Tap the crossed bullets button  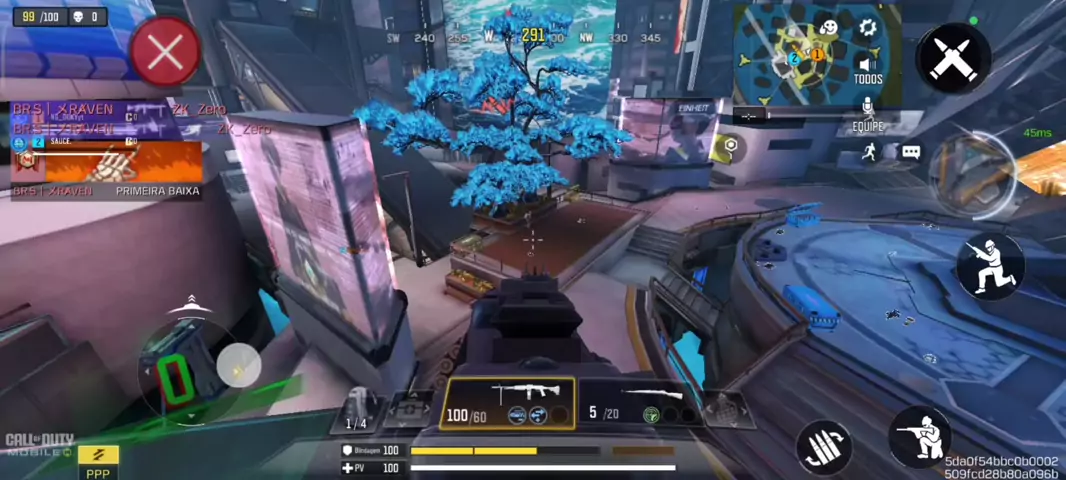(x=953, y=59)
